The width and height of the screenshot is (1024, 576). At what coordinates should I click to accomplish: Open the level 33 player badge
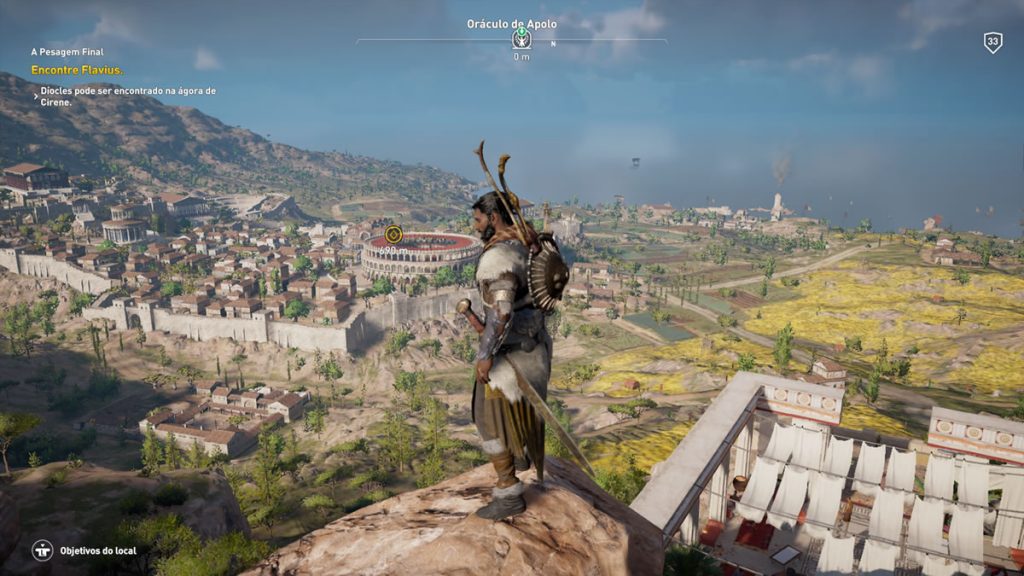(992, 42)
